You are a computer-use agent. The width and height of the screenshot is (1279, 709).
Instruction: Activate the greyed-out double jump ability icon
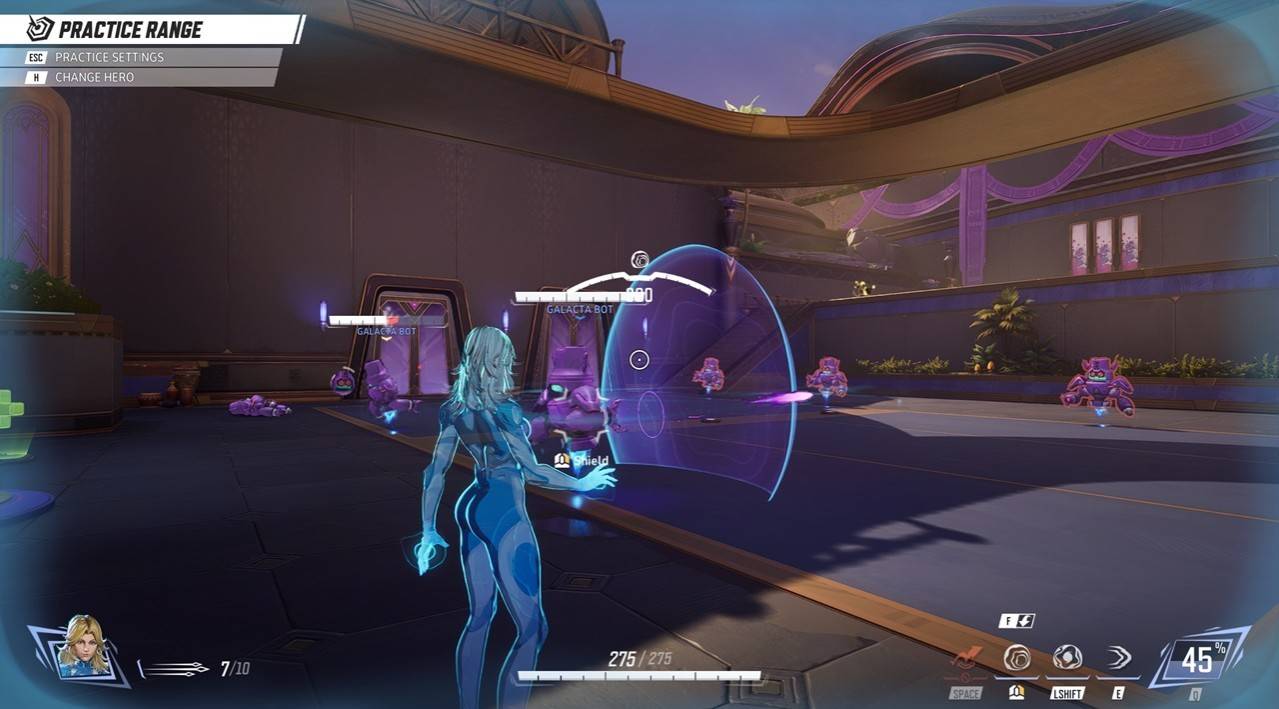point(967,659)
